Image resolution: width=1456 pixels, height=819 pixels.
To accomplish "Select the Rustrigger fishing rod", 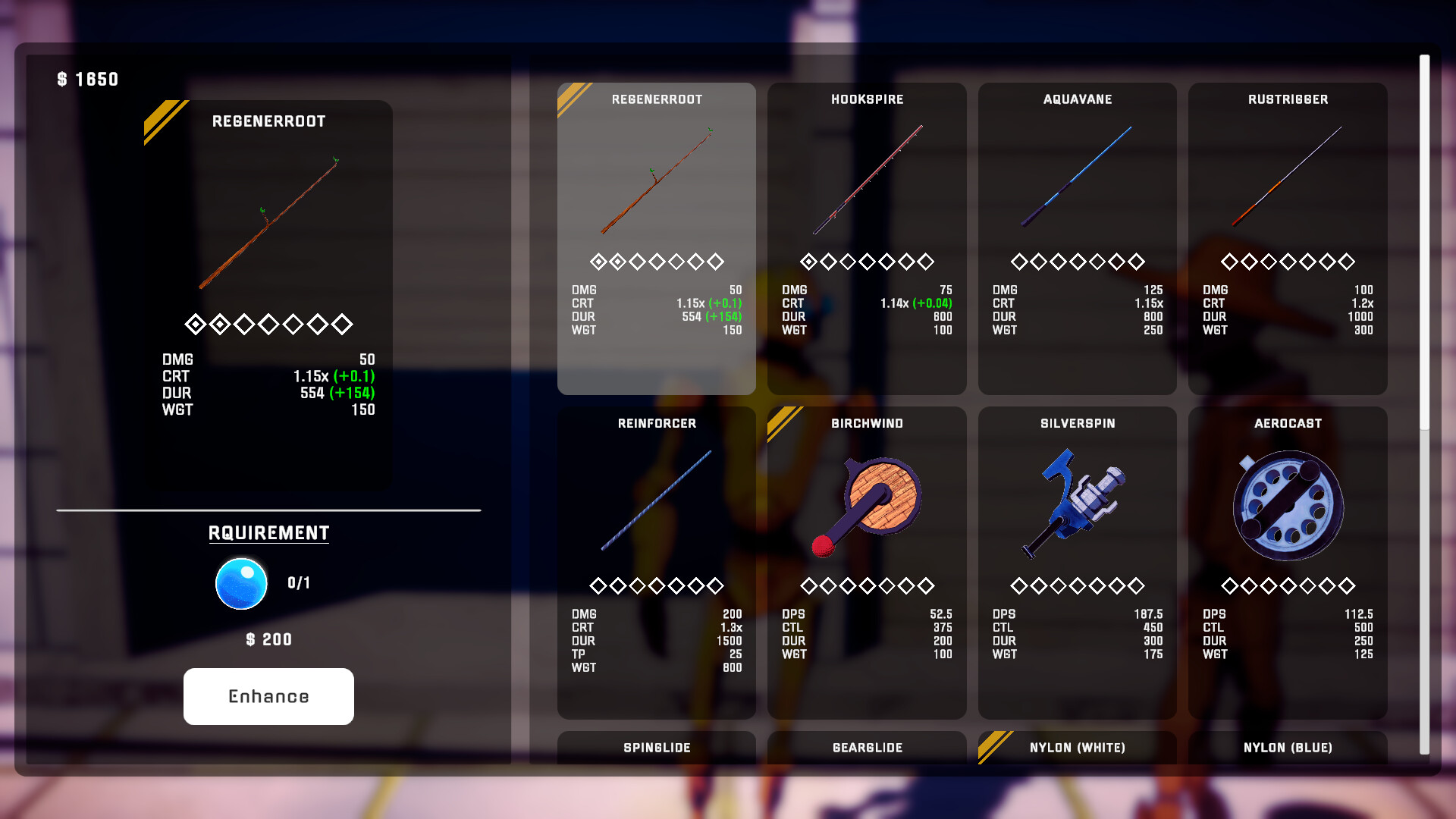I will point(1288,190).
